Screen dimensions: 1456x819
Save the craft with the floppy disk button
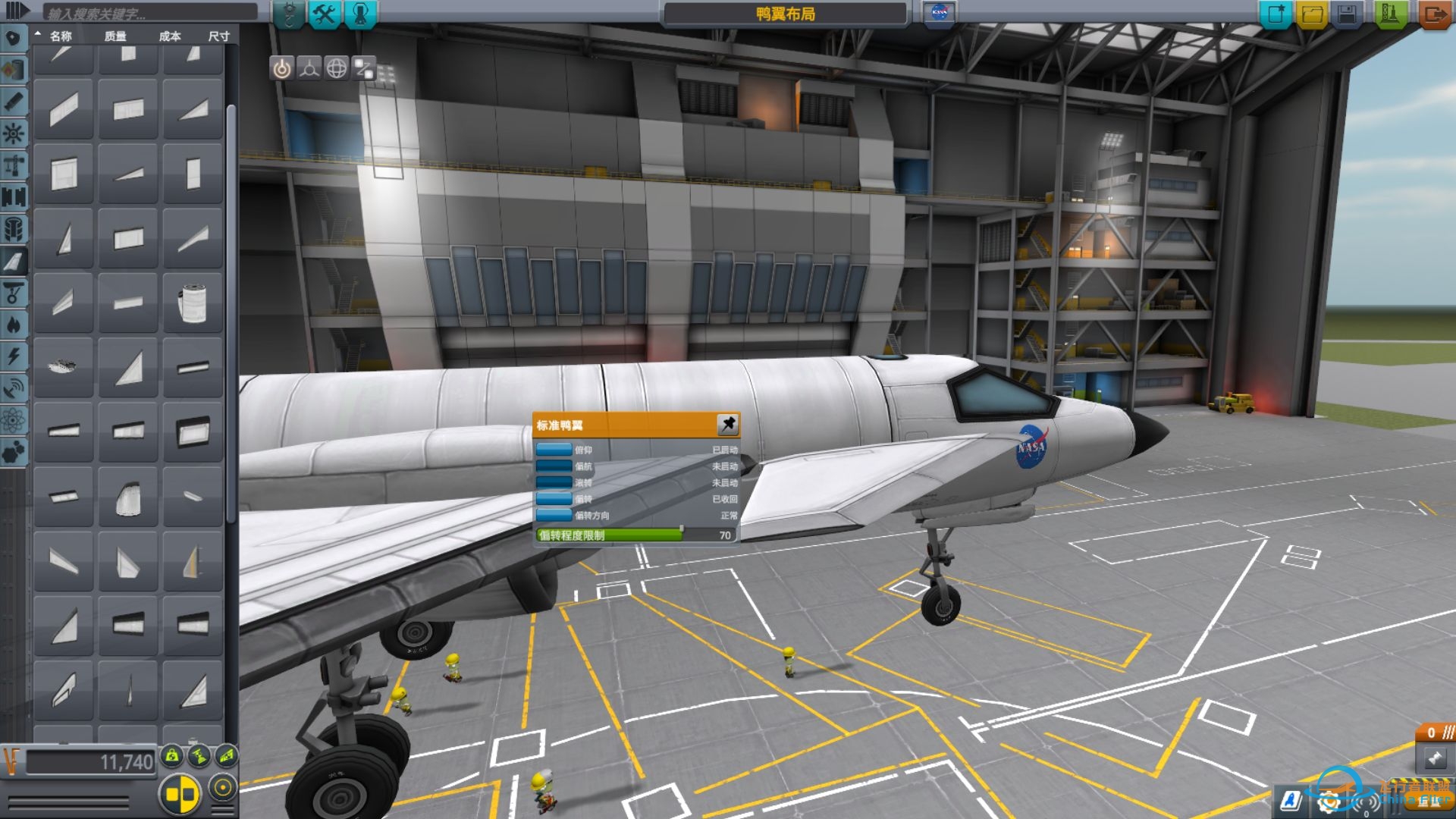(x=1348, y=14)
